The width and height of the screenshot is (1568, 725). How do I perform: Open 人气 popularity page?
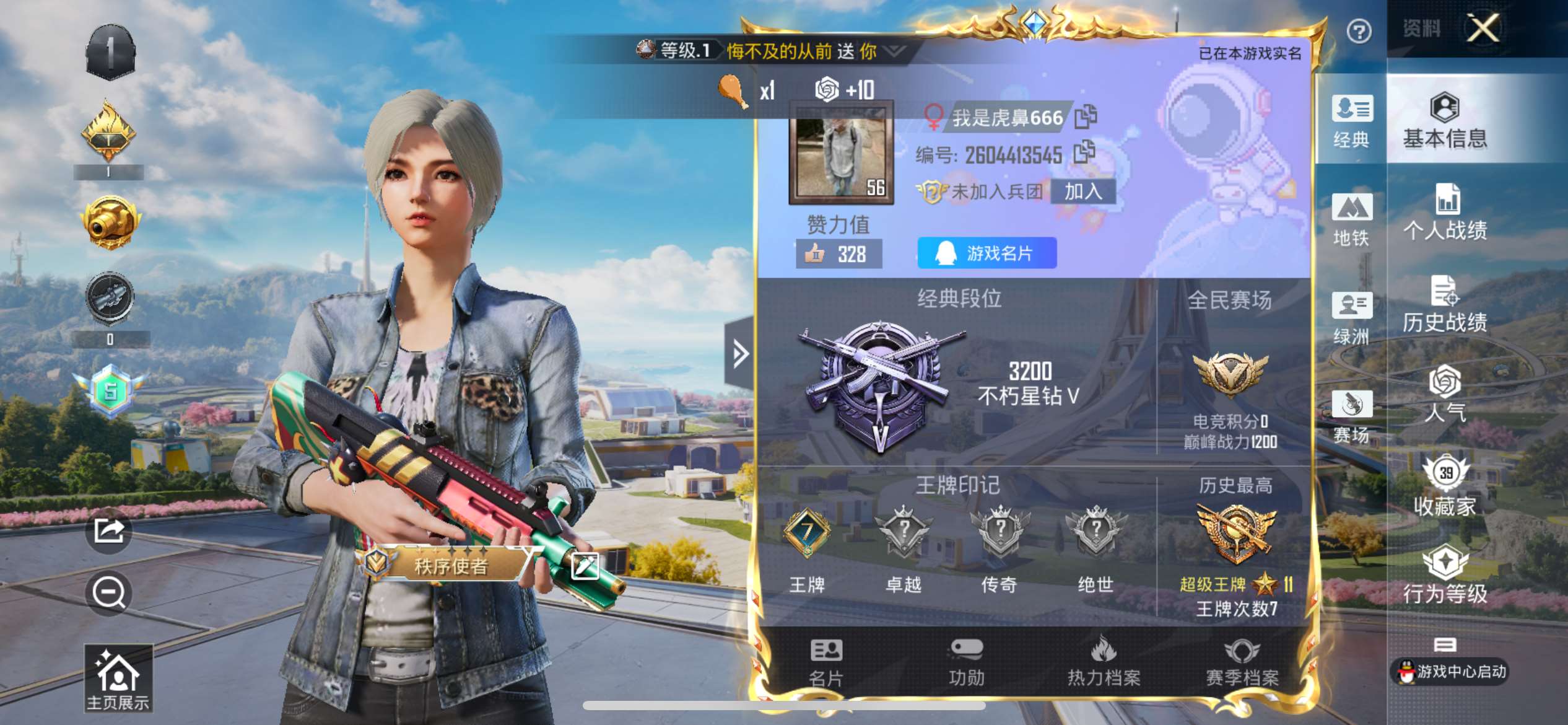click(1445, 395)
